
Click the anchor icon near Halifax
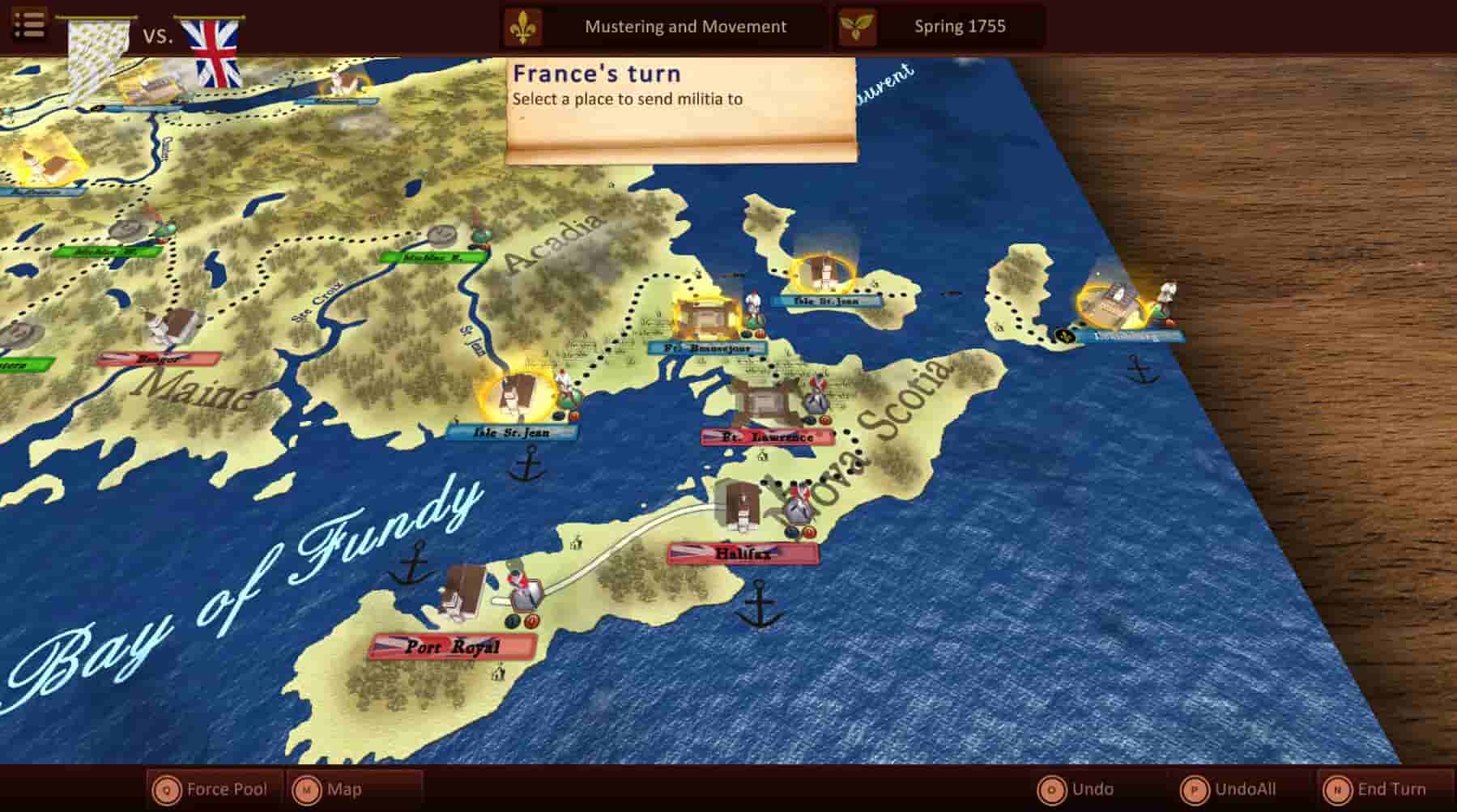click(x=760, y=603)
